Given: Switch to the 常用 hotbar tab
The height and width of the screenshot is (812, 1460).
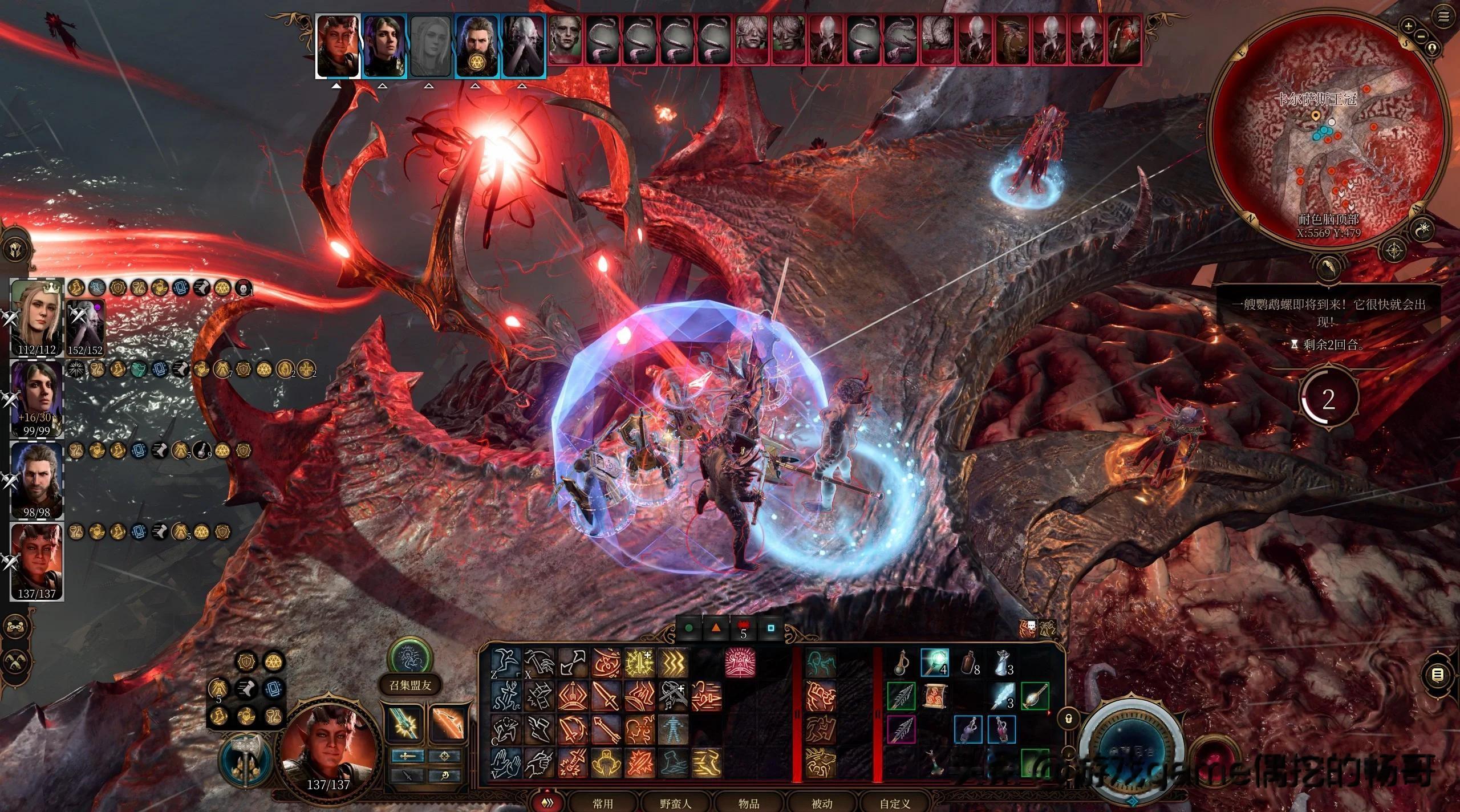Looking at the screenshot, I should [x=603, y=803].
